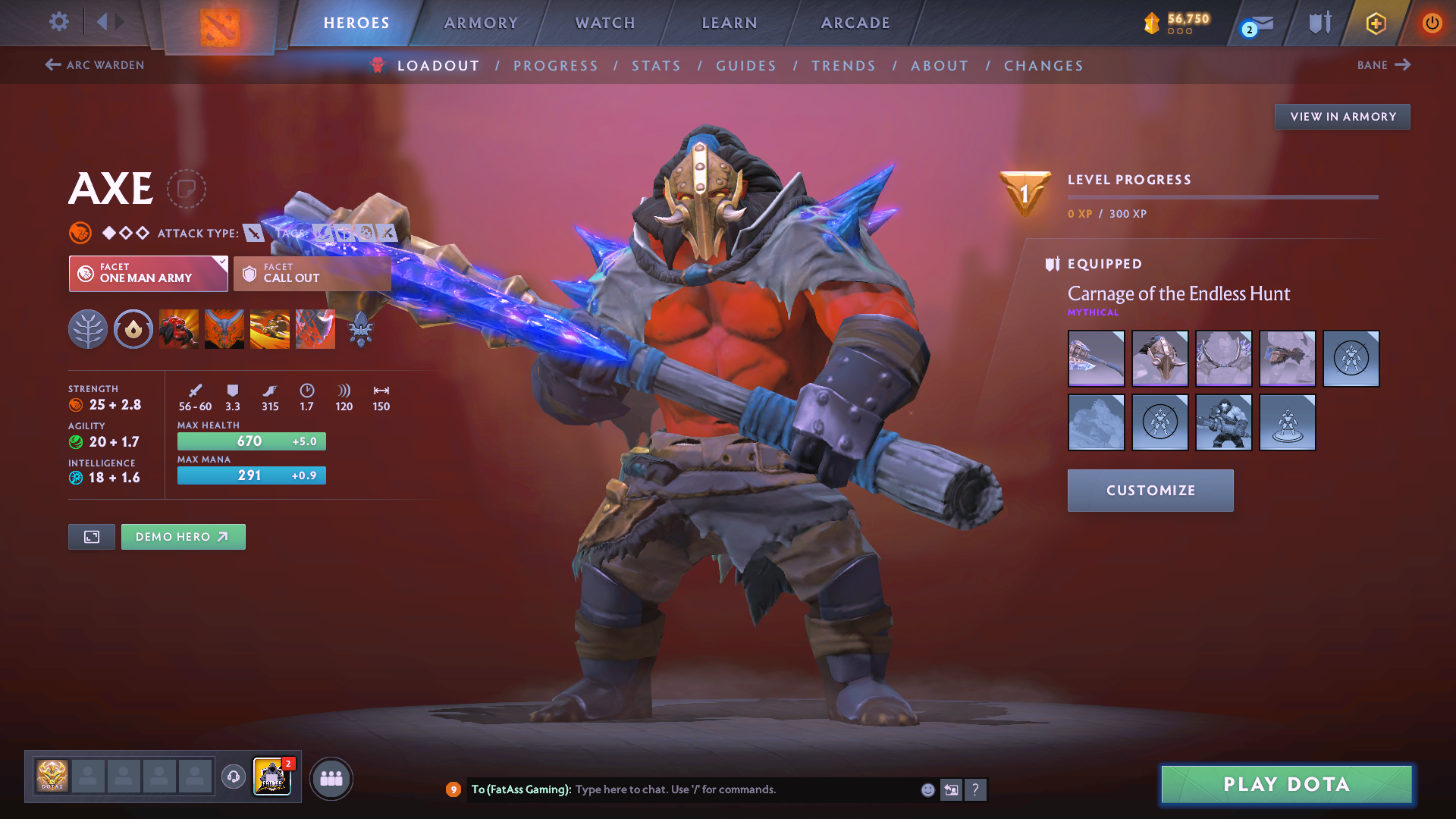
Task: Click the green Play Dota button
Action: coord(1286,784)
